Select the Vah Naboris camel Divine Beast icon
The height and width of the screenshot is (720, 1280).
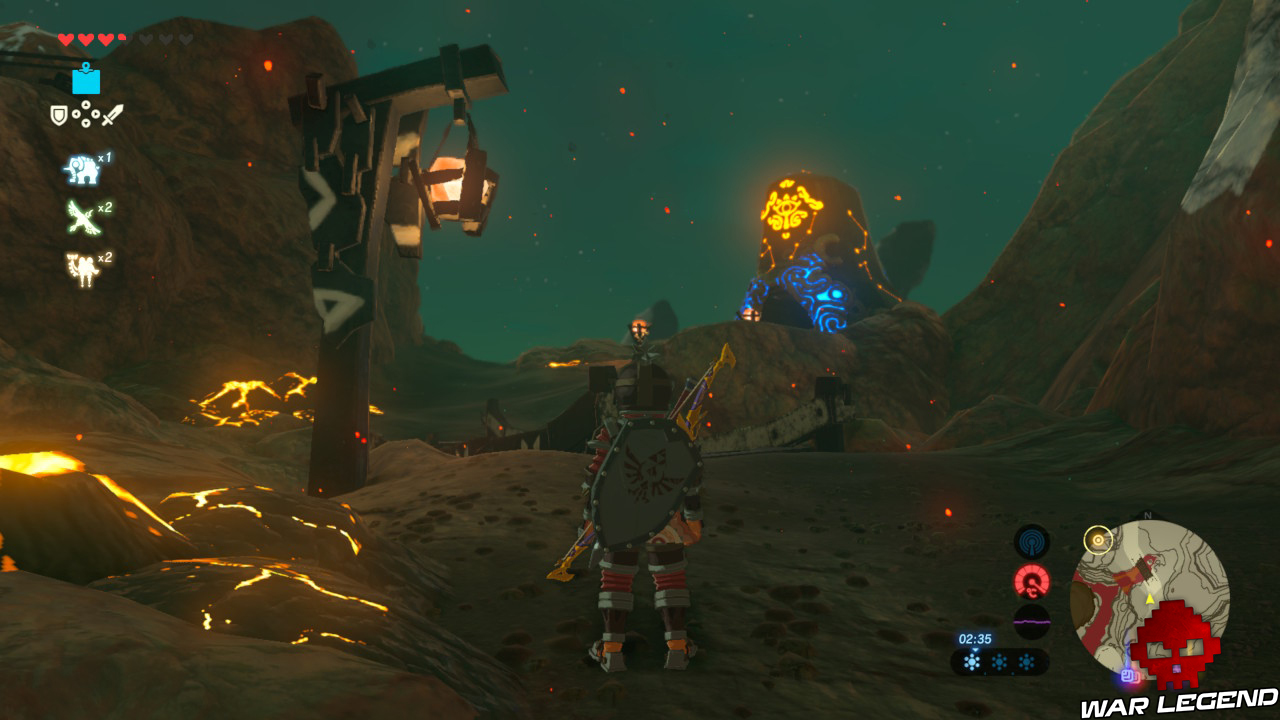click(x=81, y=265)
